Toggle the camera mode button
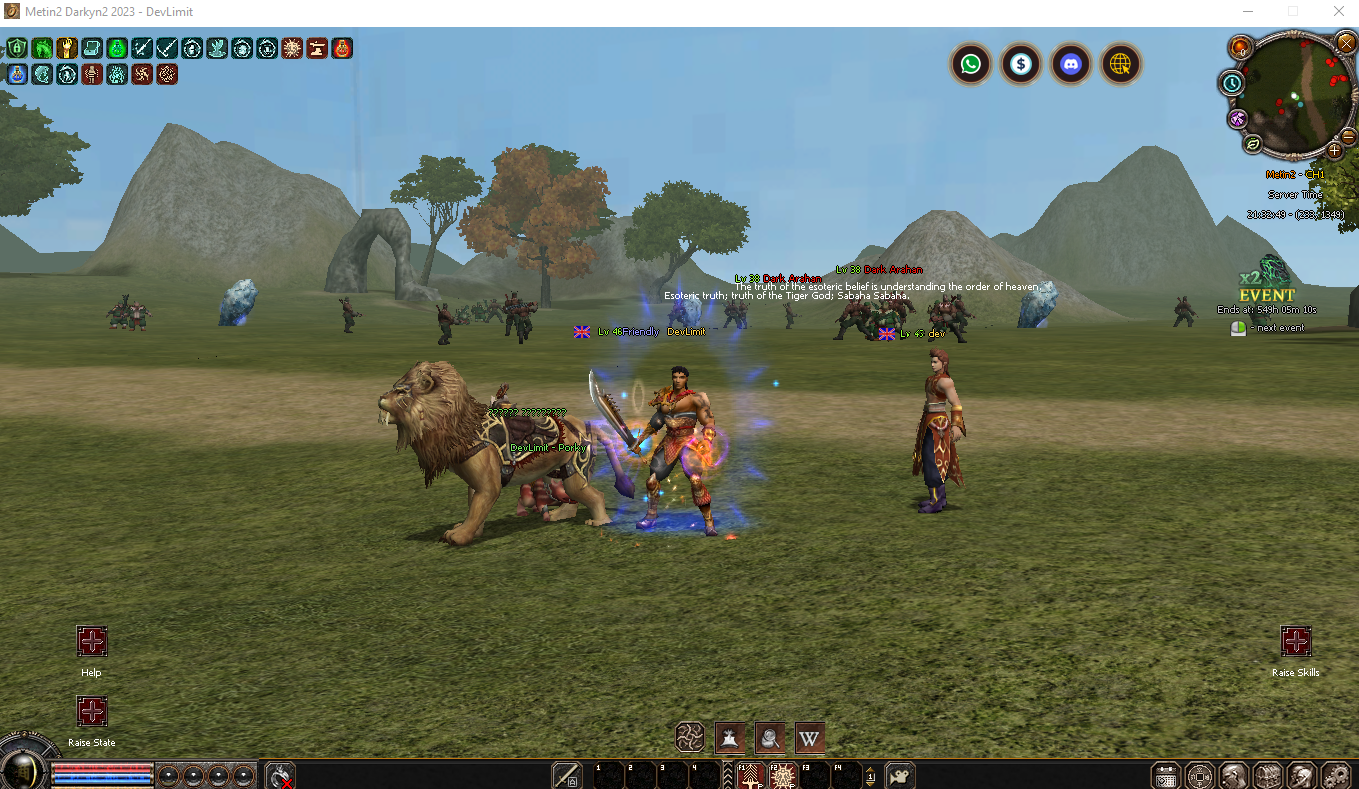Screen dimensions: 1359x789 pyautogui.click(x=900, y=775)
